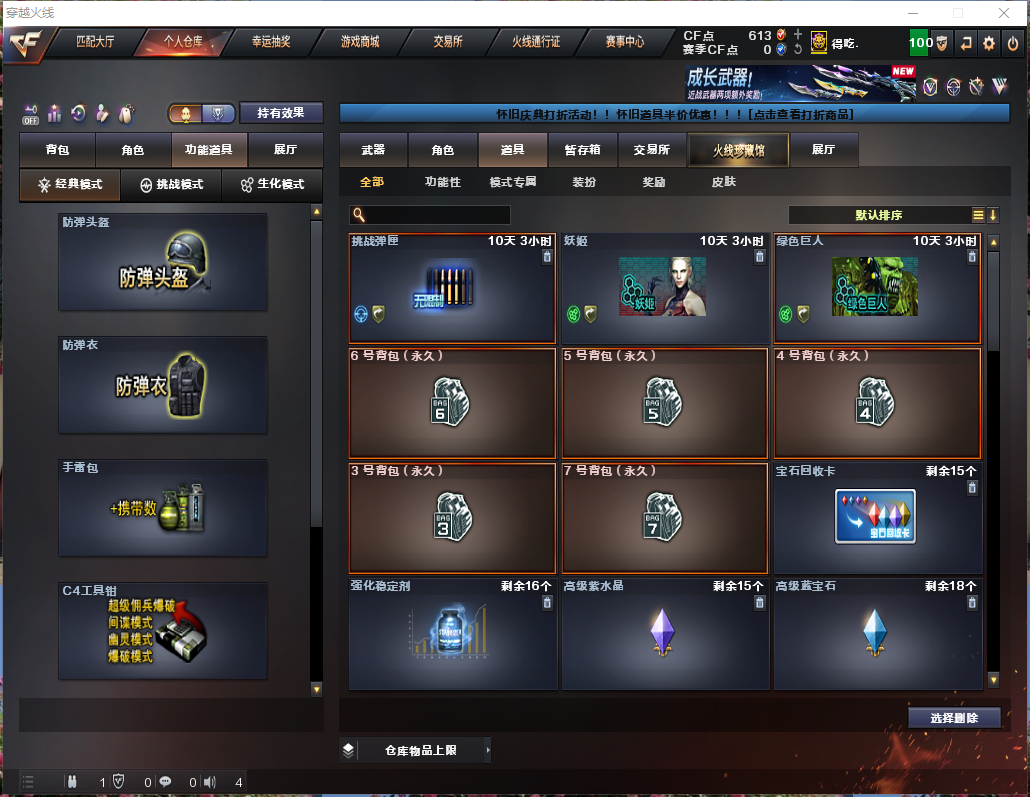Viewport: 1030px width, 797px height.
Task: Open the 赛事中心 tournament center
Action: point(625,42)
